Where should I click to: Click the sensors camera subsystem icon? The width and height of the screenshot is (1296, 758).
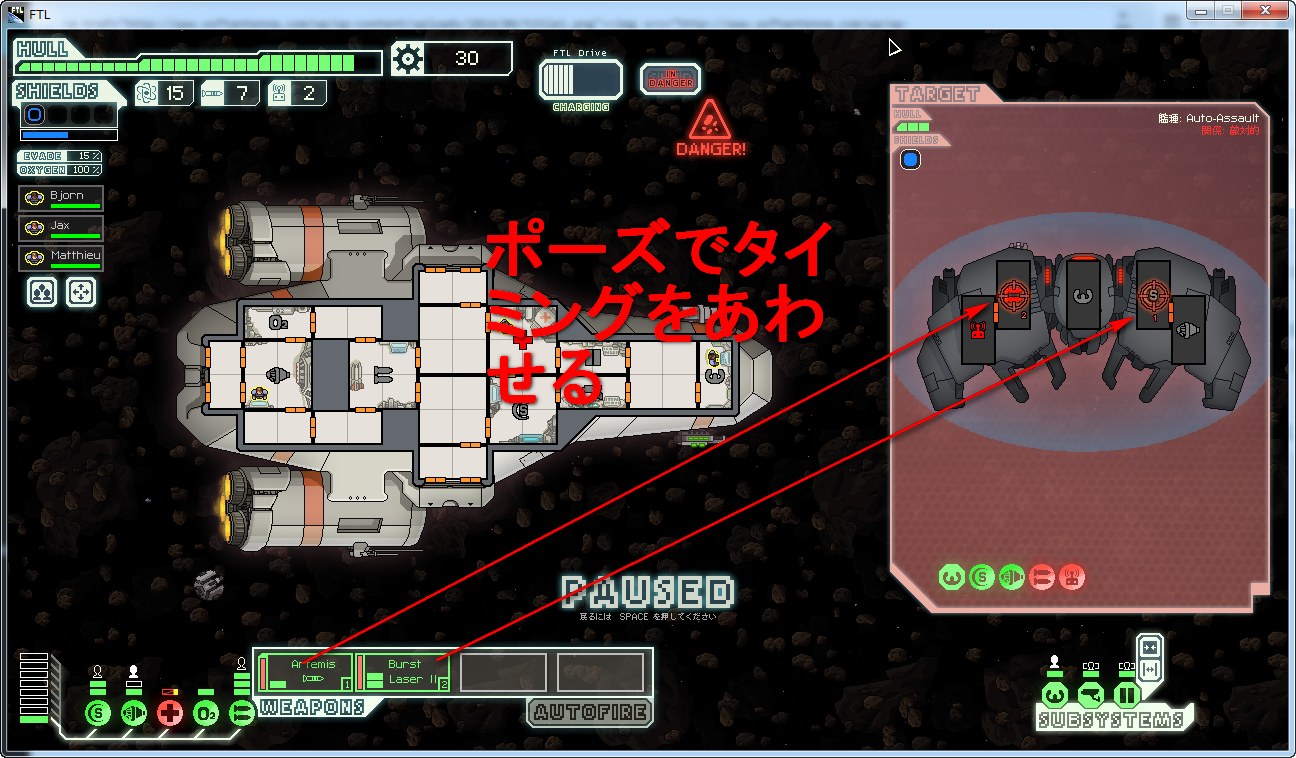[x=1091, y=694]
